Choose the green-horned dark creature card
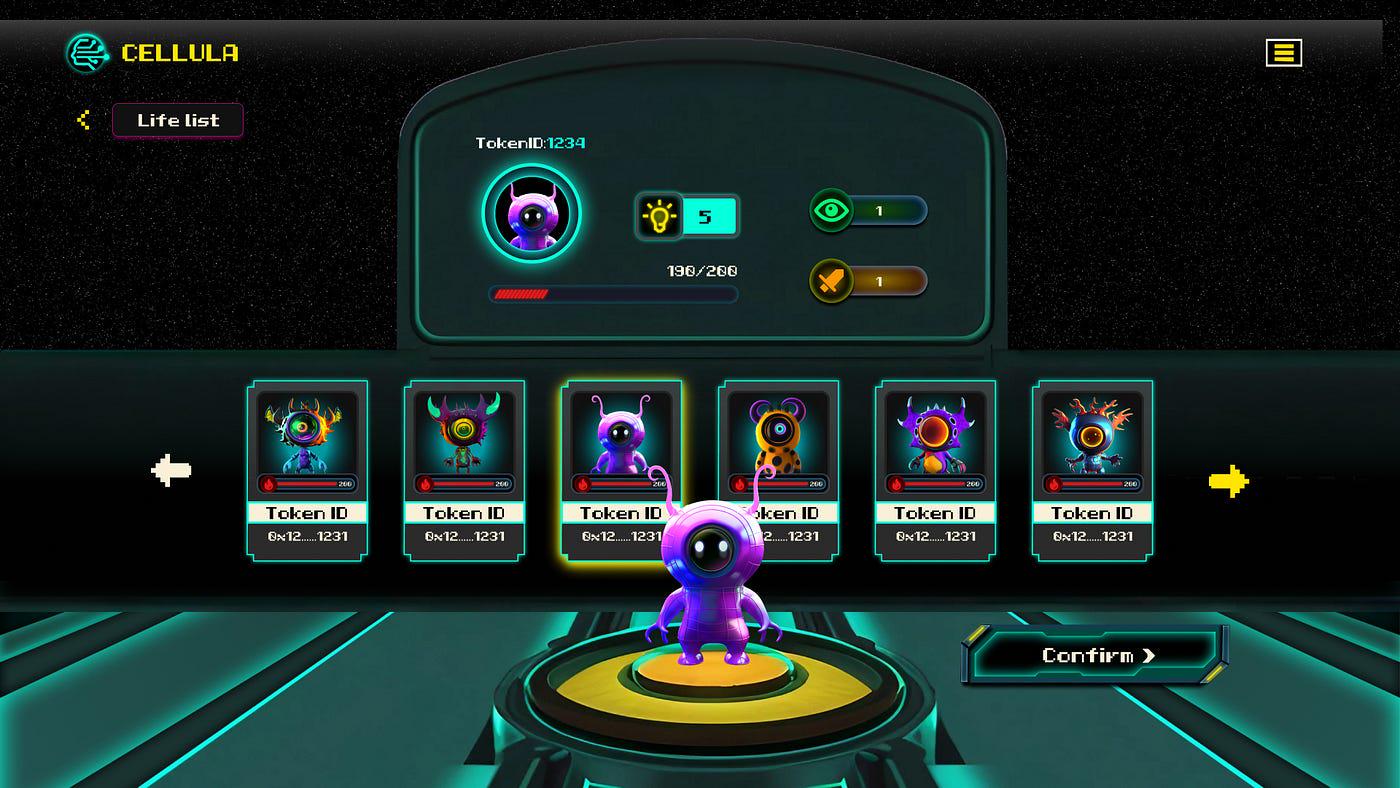This screenshot has width=1400, height=788. 464,469
